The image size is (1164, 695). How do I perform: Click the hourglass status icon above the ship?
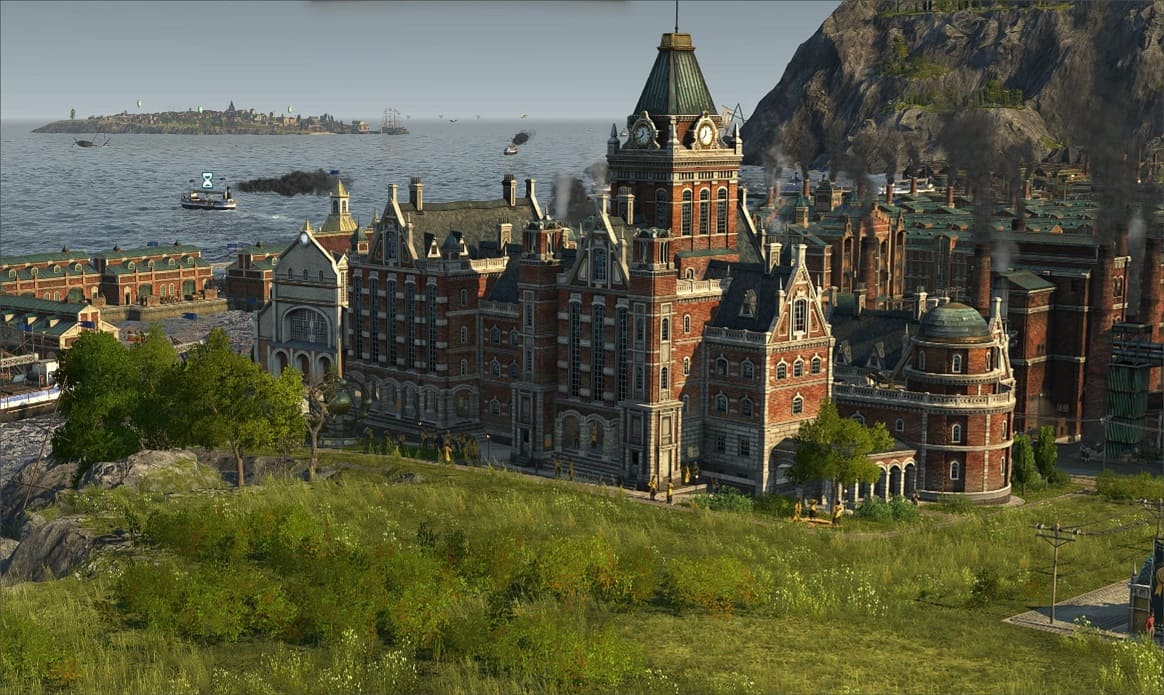pos(207,180)
